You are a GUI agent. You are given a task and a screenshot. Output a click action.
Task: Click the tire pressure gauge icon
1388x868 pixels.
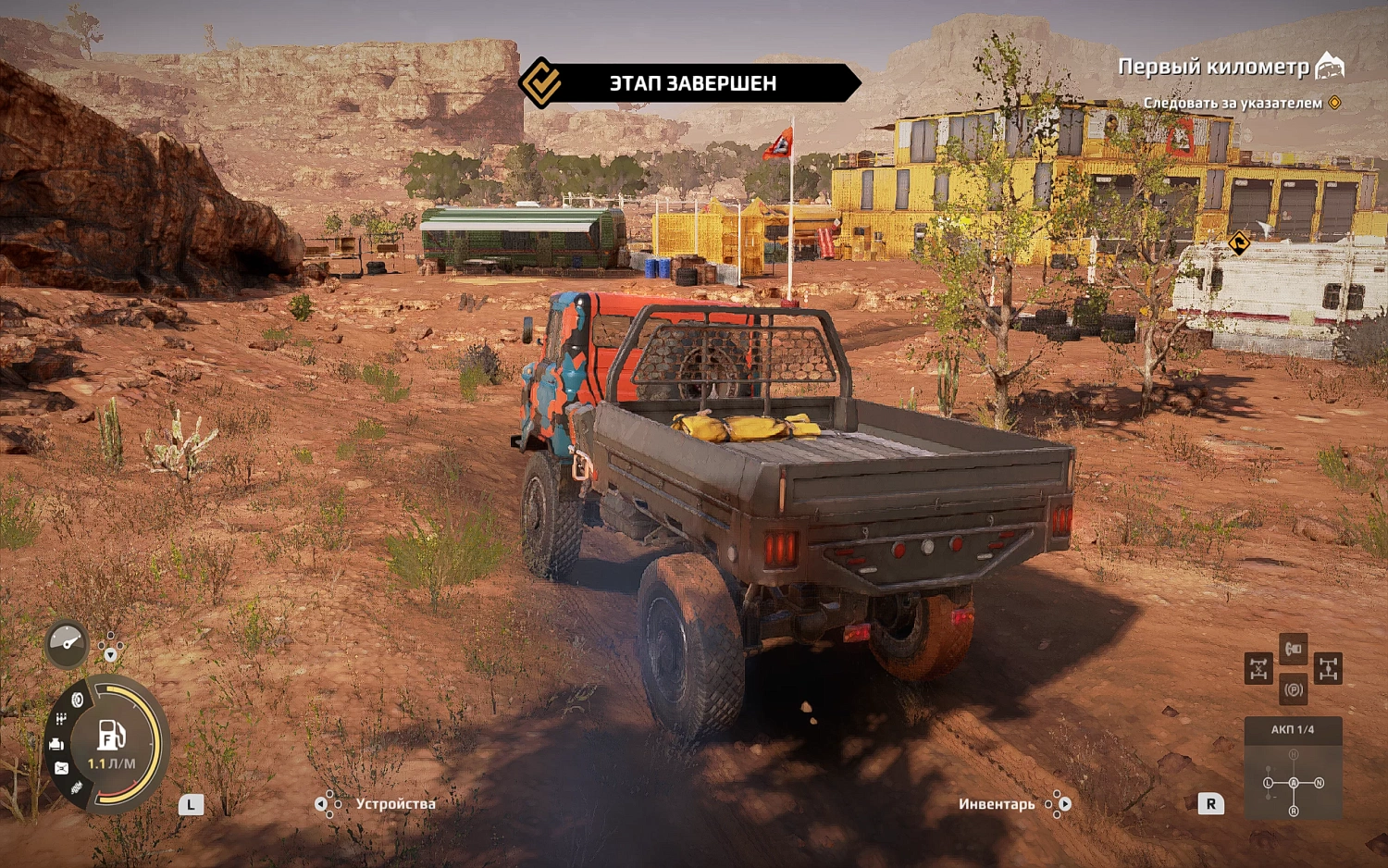(67, 640)
